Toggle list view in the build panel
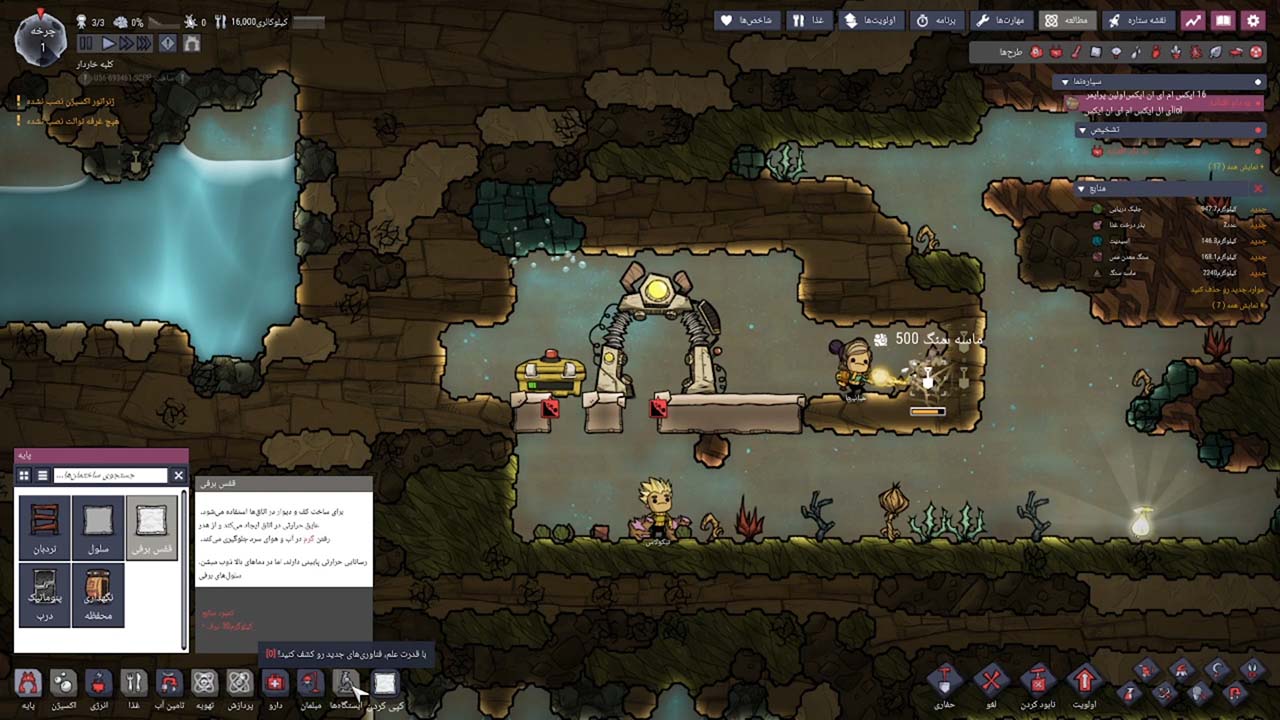This screenshot has width=1280, height=720. (x=43, y=475)
